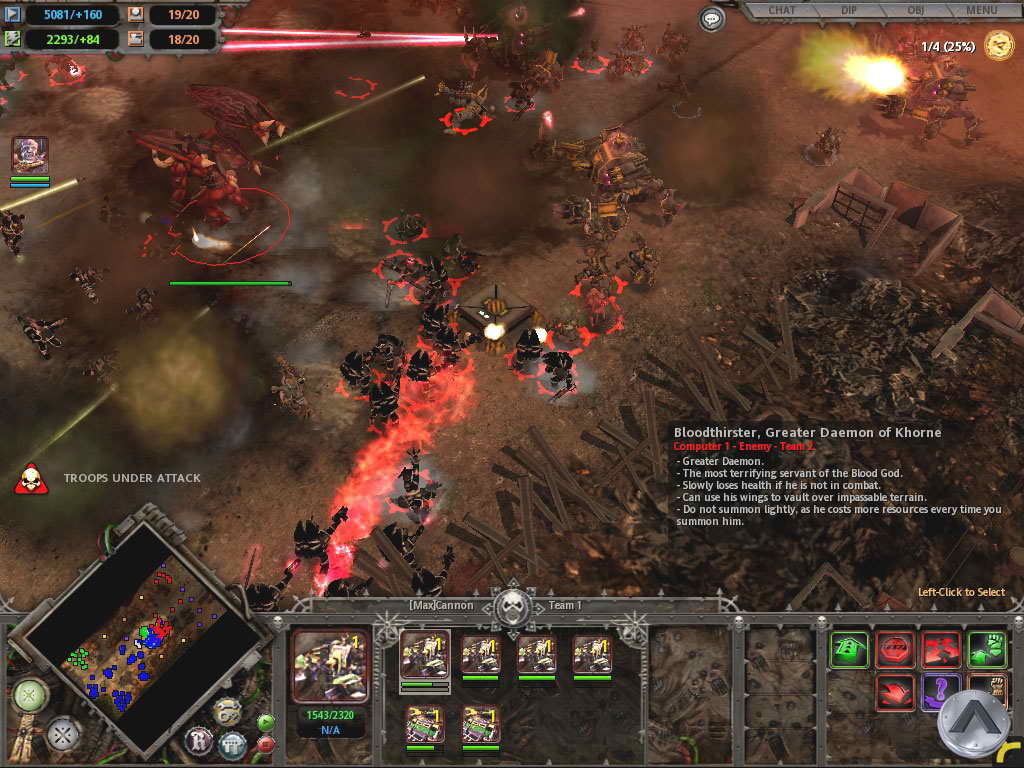Select the hero portrait on the left edge
This screenshot has width=1024, height=768.
tap(30, 156)
